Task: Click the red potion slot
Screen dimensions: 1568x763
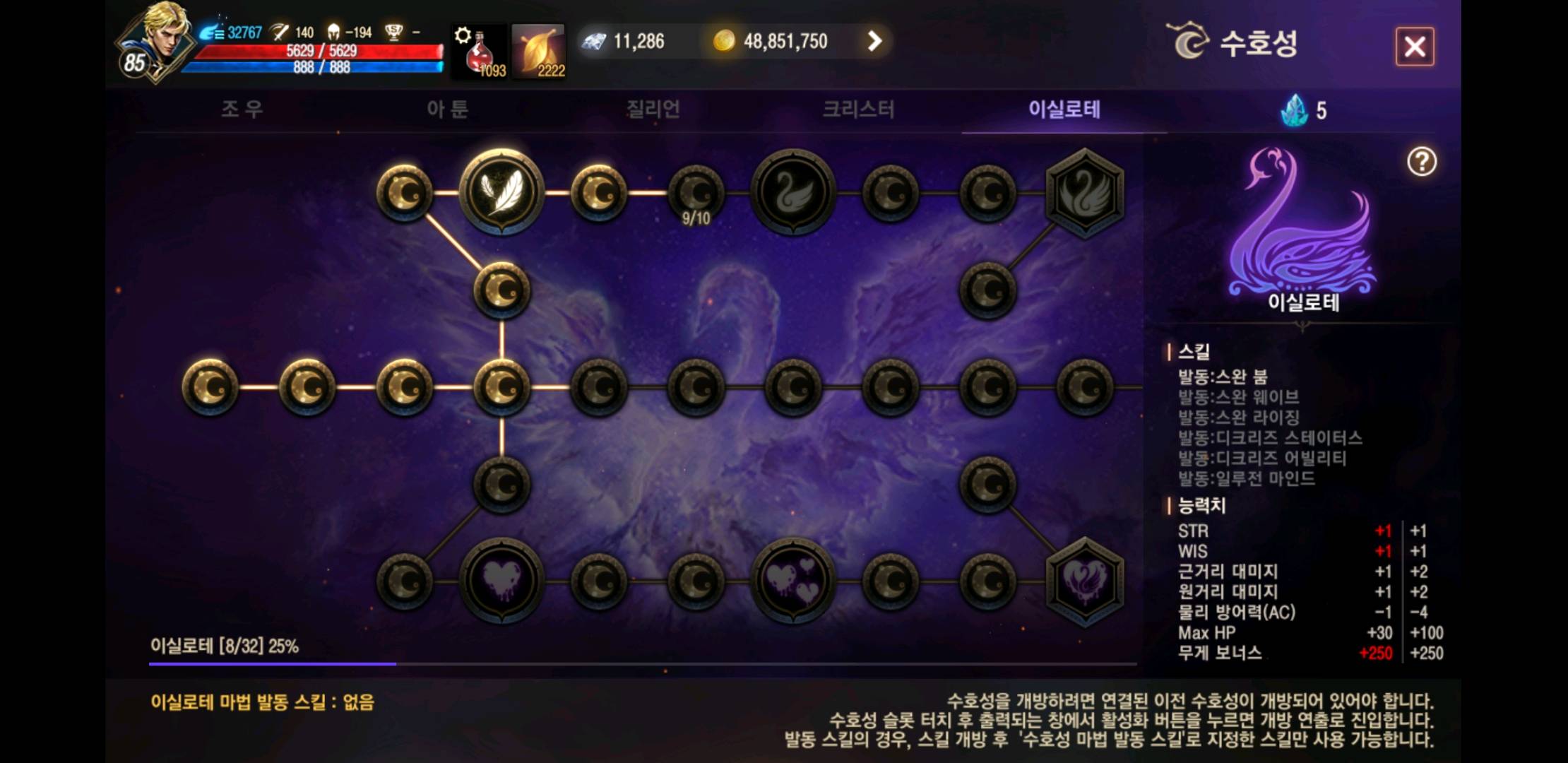Action: (x=480, y=51)
